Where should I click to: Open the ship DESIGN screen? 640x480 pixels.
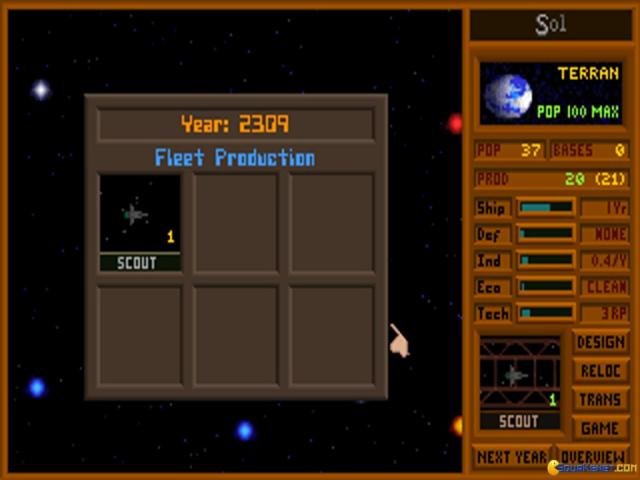pyautogui.click(x=600, y=343)
